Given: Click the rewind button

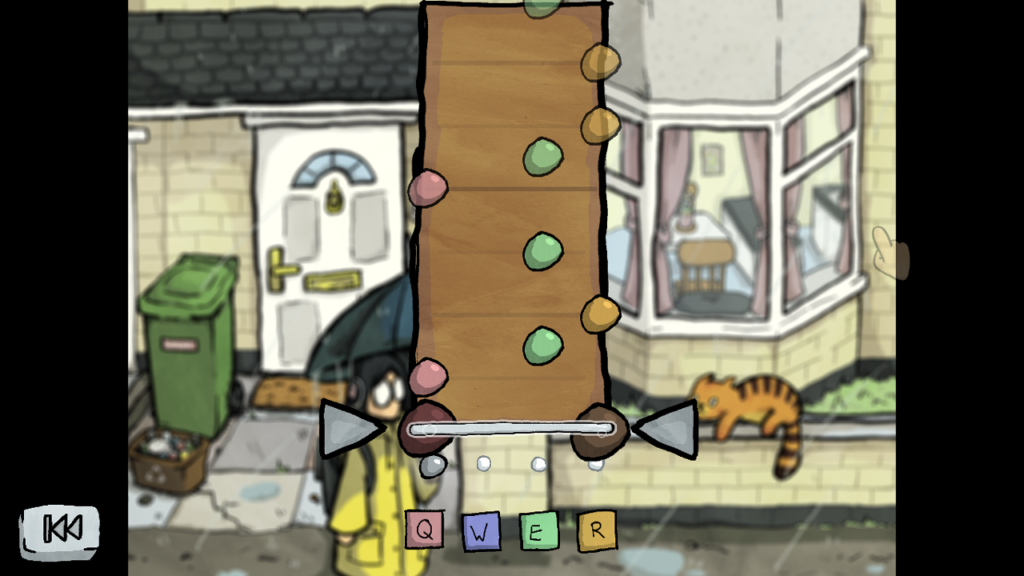Looking at the screenshot, I should [61, 529].
